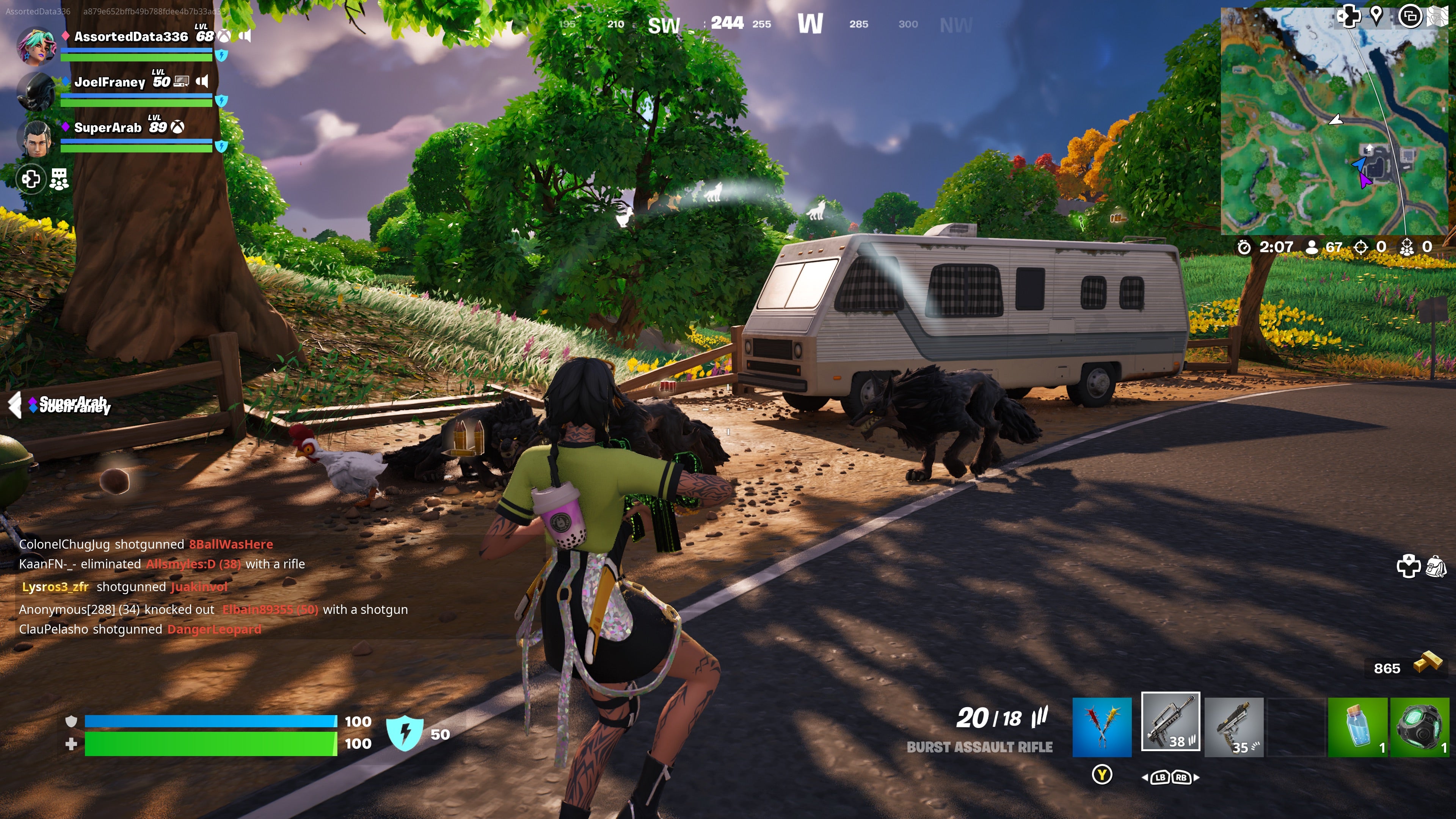This screenshot has width=1456, height=819.
Task: Click the eliminations crosshair icon under the minimap
Action: click(1361, 246)
